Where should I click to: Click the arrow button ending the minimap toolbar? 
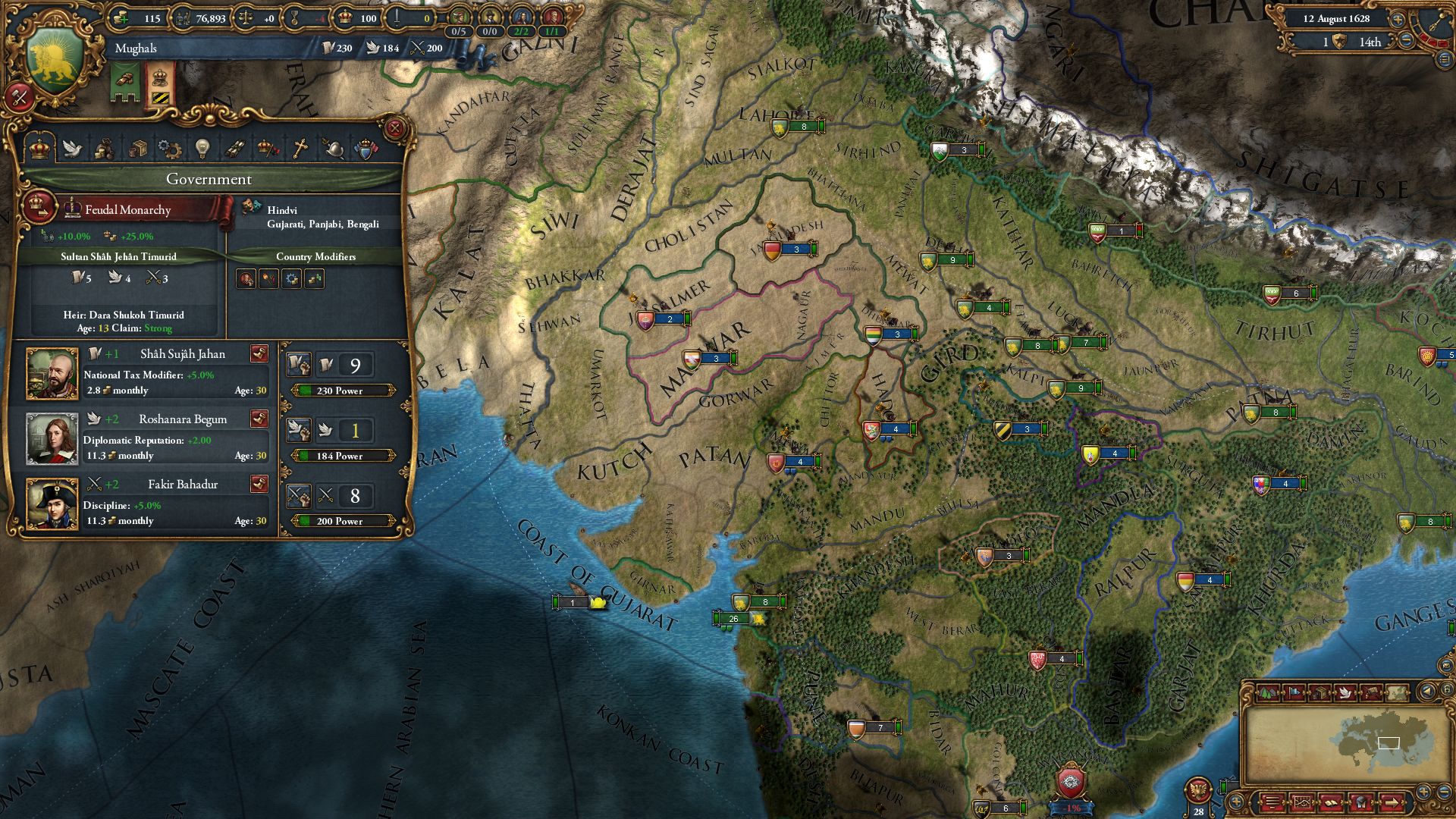[1392, 803]
